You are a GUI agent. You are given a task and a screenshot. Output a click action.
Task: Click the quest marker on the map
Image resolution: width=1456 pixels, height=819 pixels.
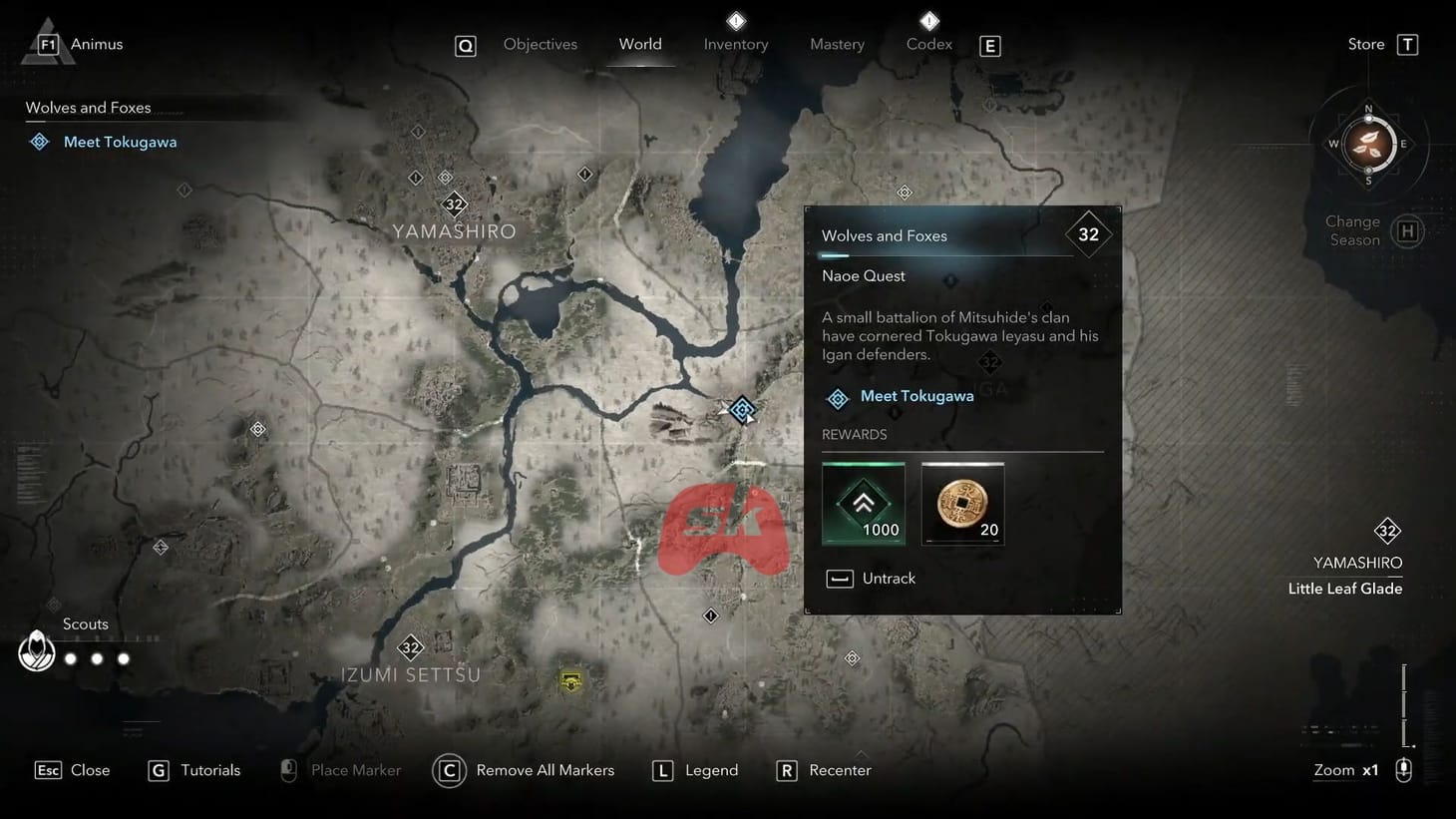742,409
